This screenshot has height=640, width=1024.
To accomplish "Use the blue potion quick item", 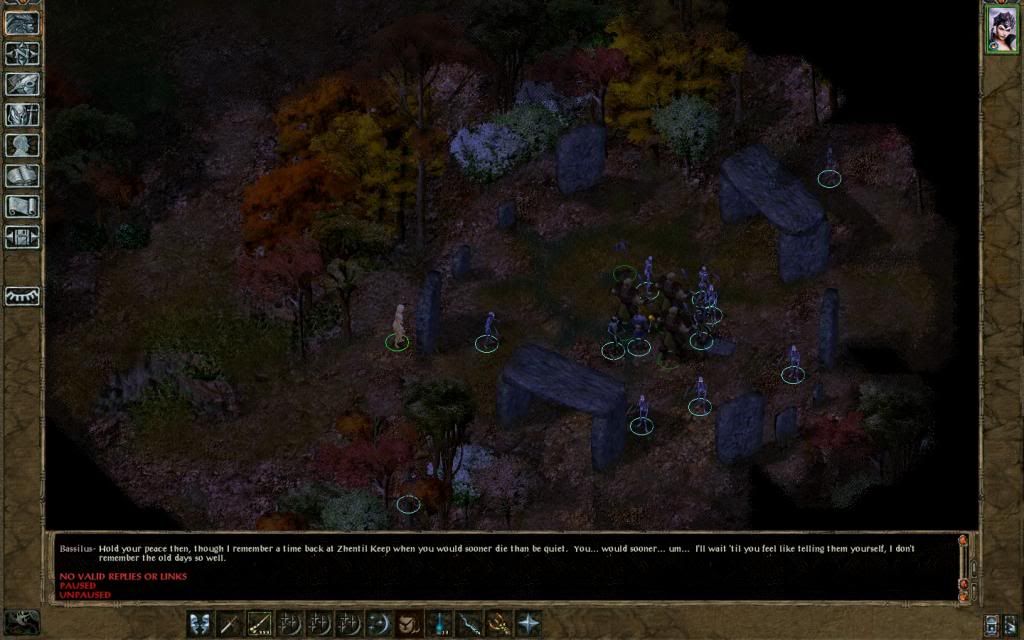I will click(438, 623).
